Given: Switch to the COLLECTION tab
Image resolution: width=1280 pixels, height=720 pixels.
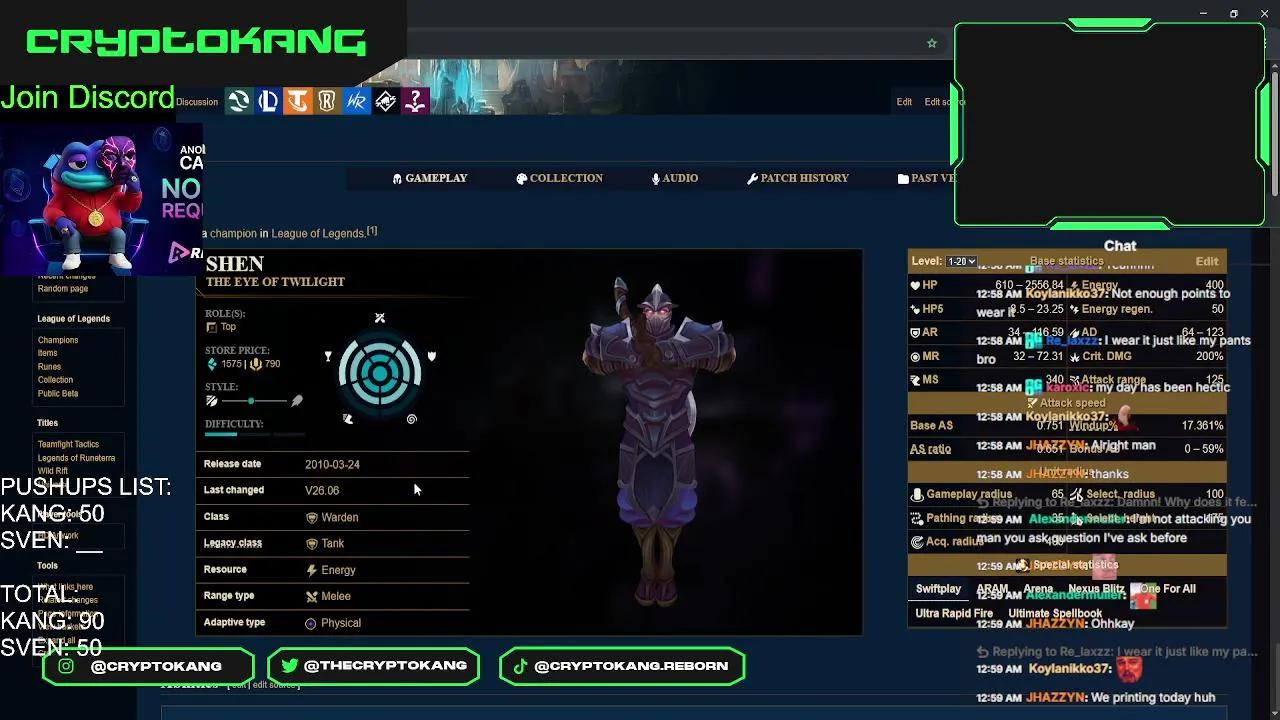Looking at the screenshot, I should tap(559, 178).
